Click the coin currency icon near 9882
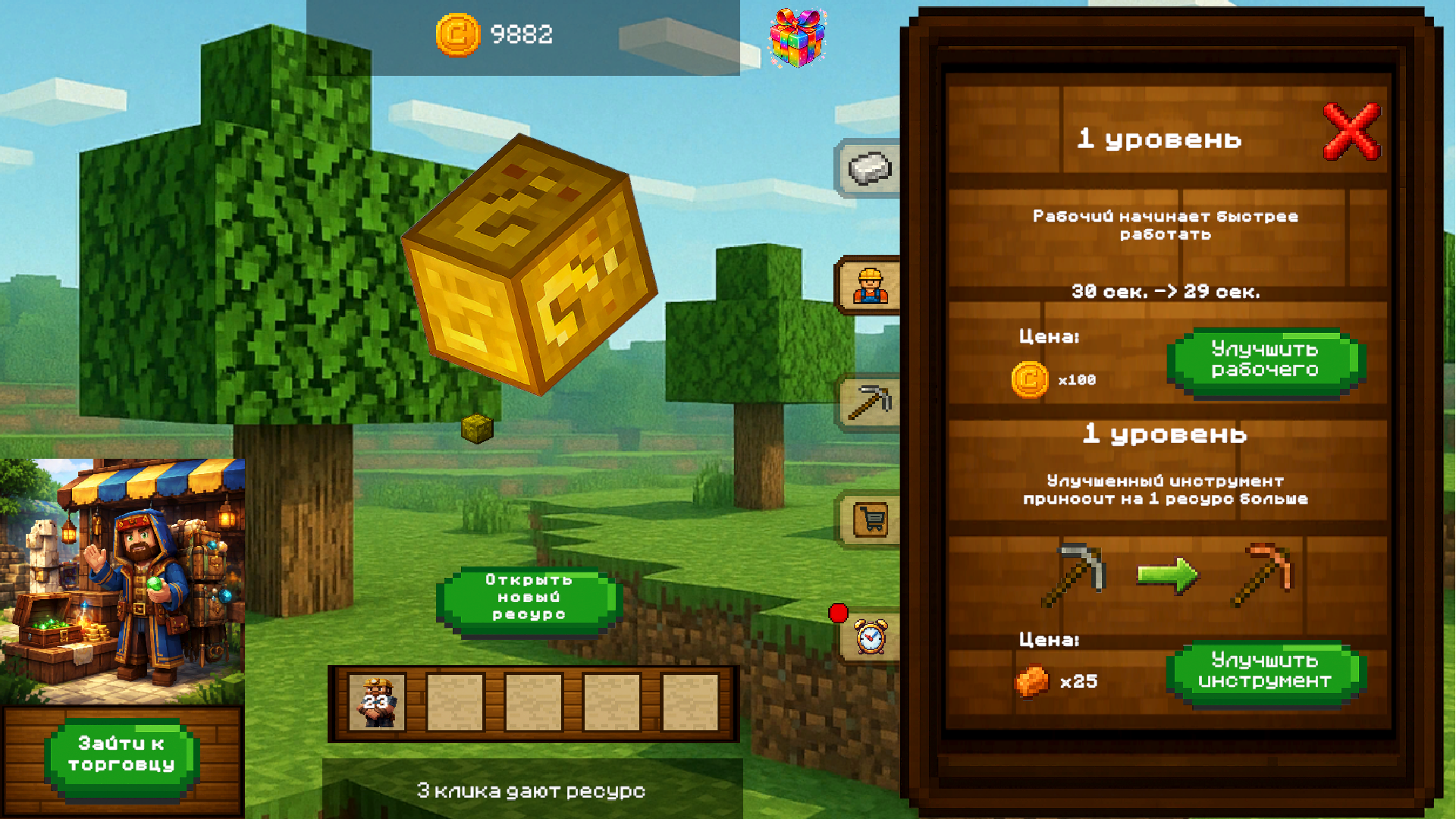 click(459, 34)
